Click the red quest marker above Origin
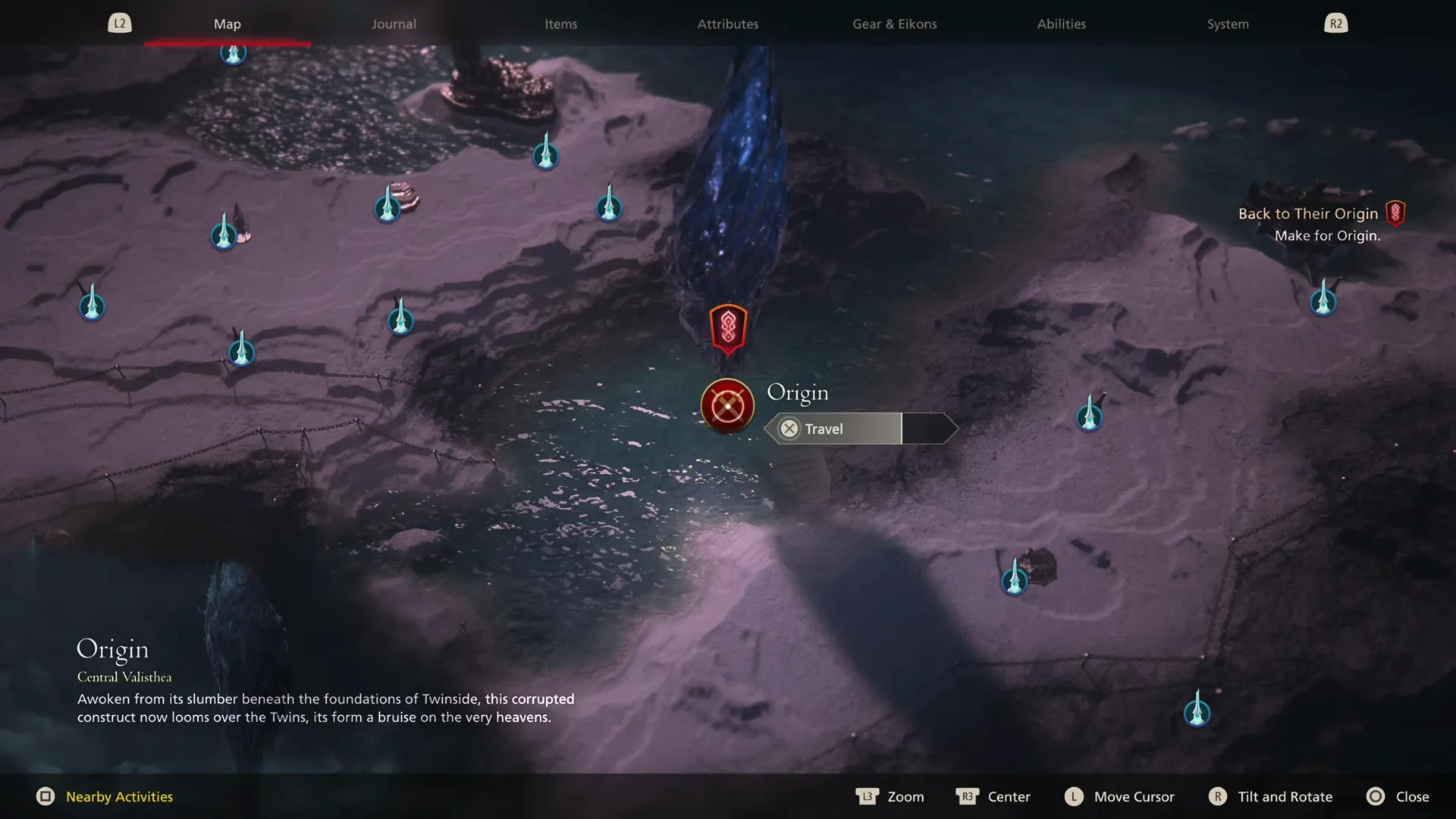 (x=727, y=328)
